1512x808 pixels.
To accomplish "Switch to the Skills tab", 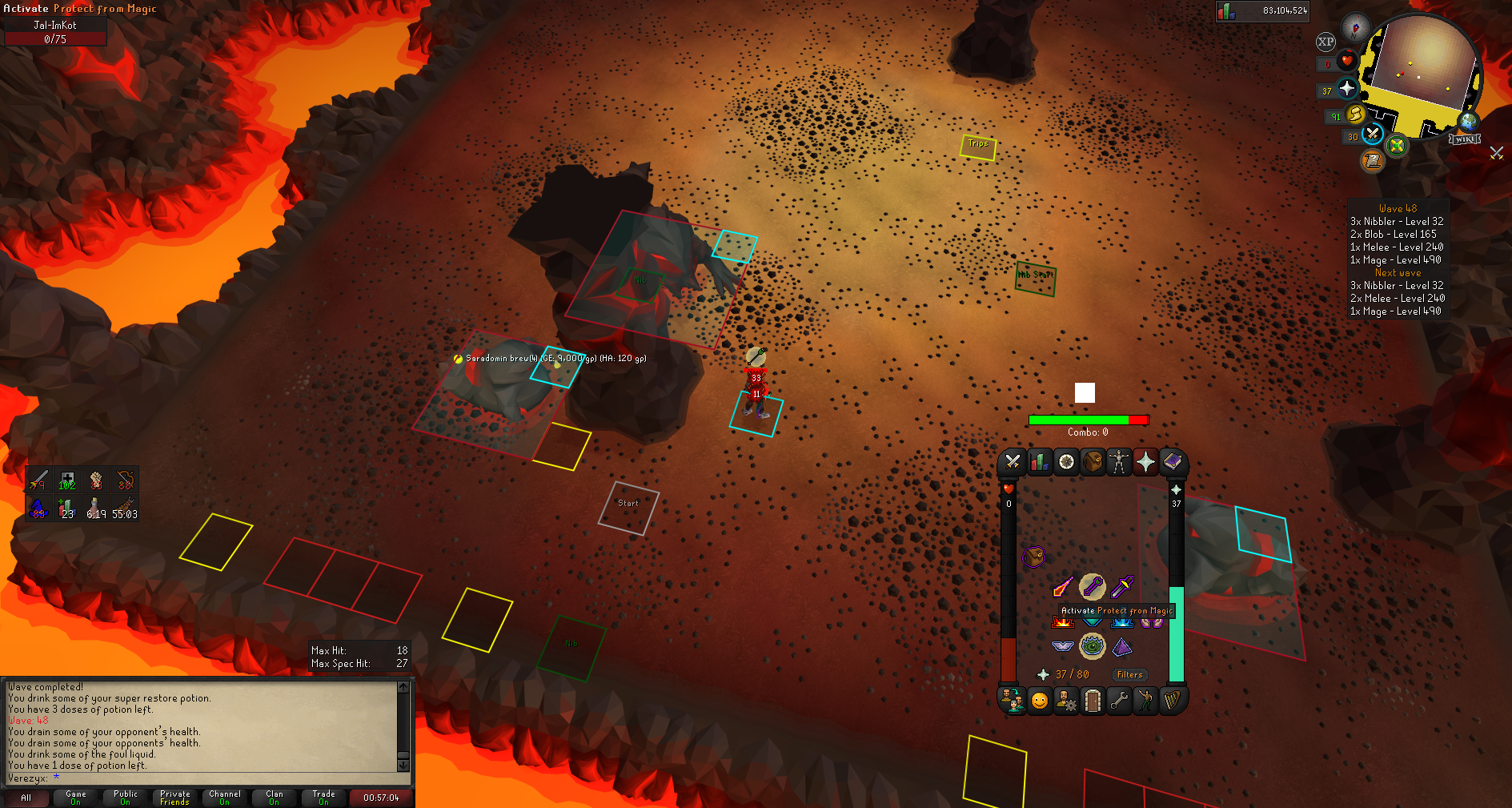I will click(1039, 462).
